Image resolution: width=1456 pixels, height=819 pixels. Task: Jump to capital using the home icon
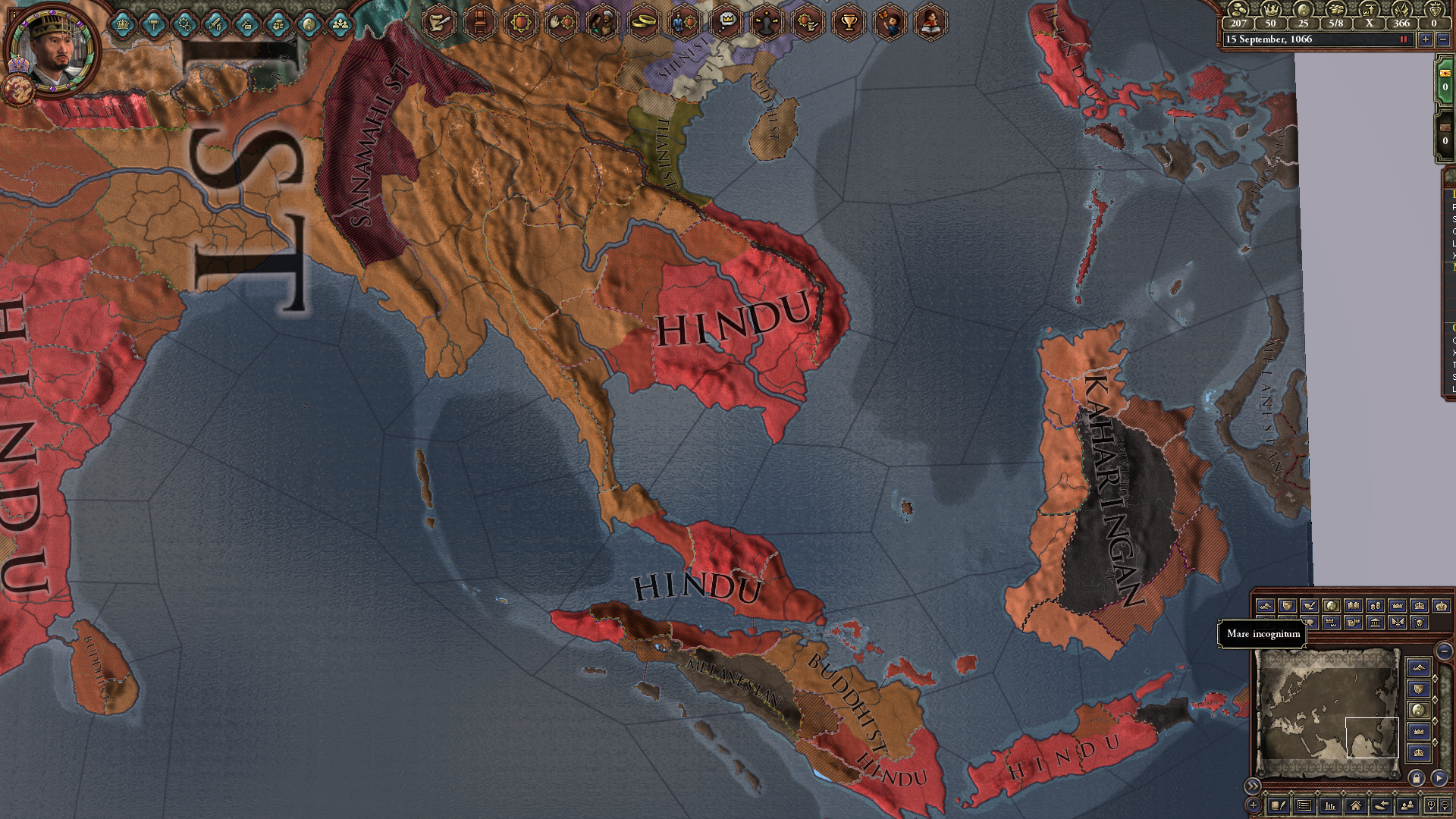[1356, 806]
